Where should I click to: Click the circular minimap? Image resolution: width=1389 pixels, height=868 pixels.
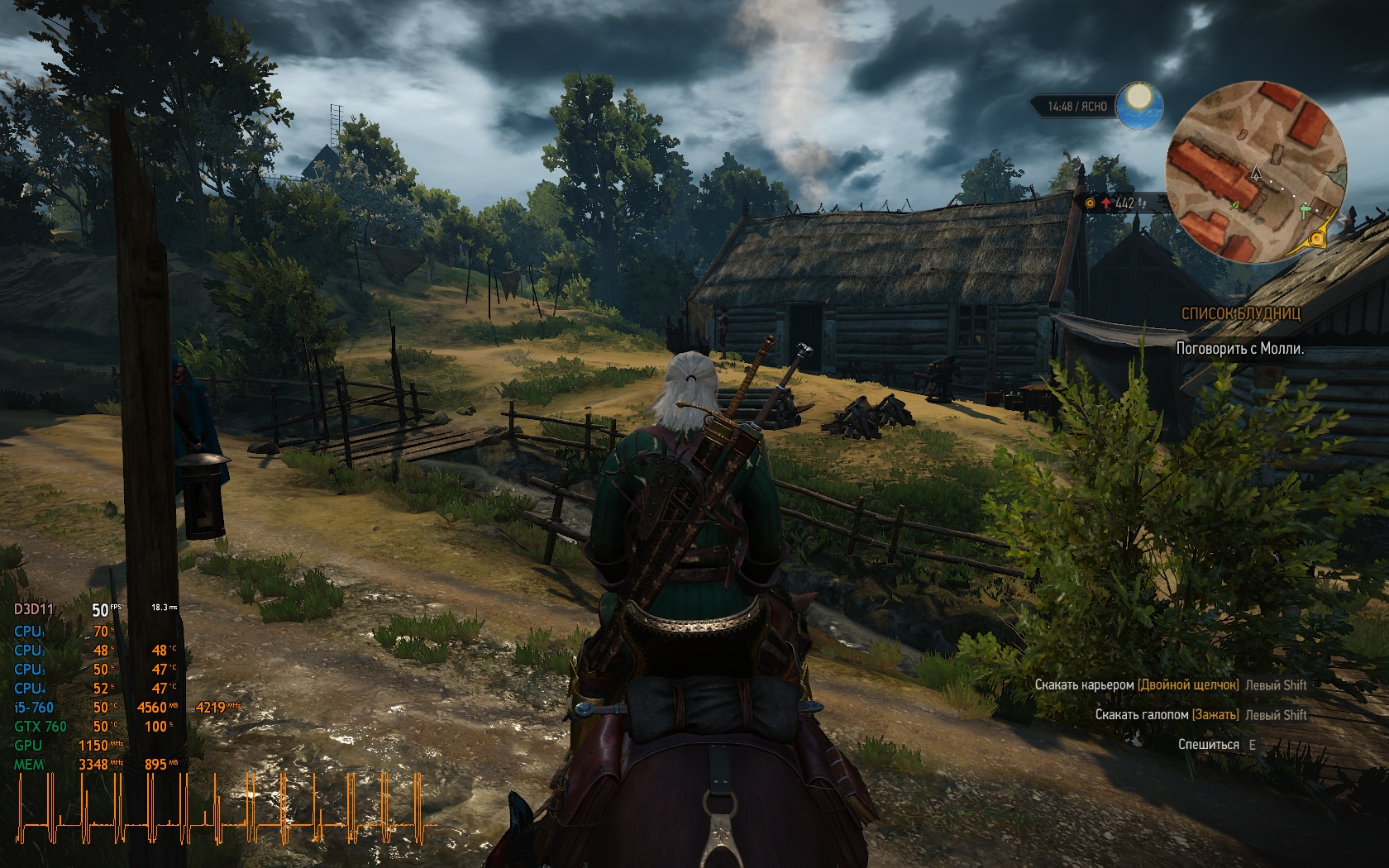[1254, 172]
